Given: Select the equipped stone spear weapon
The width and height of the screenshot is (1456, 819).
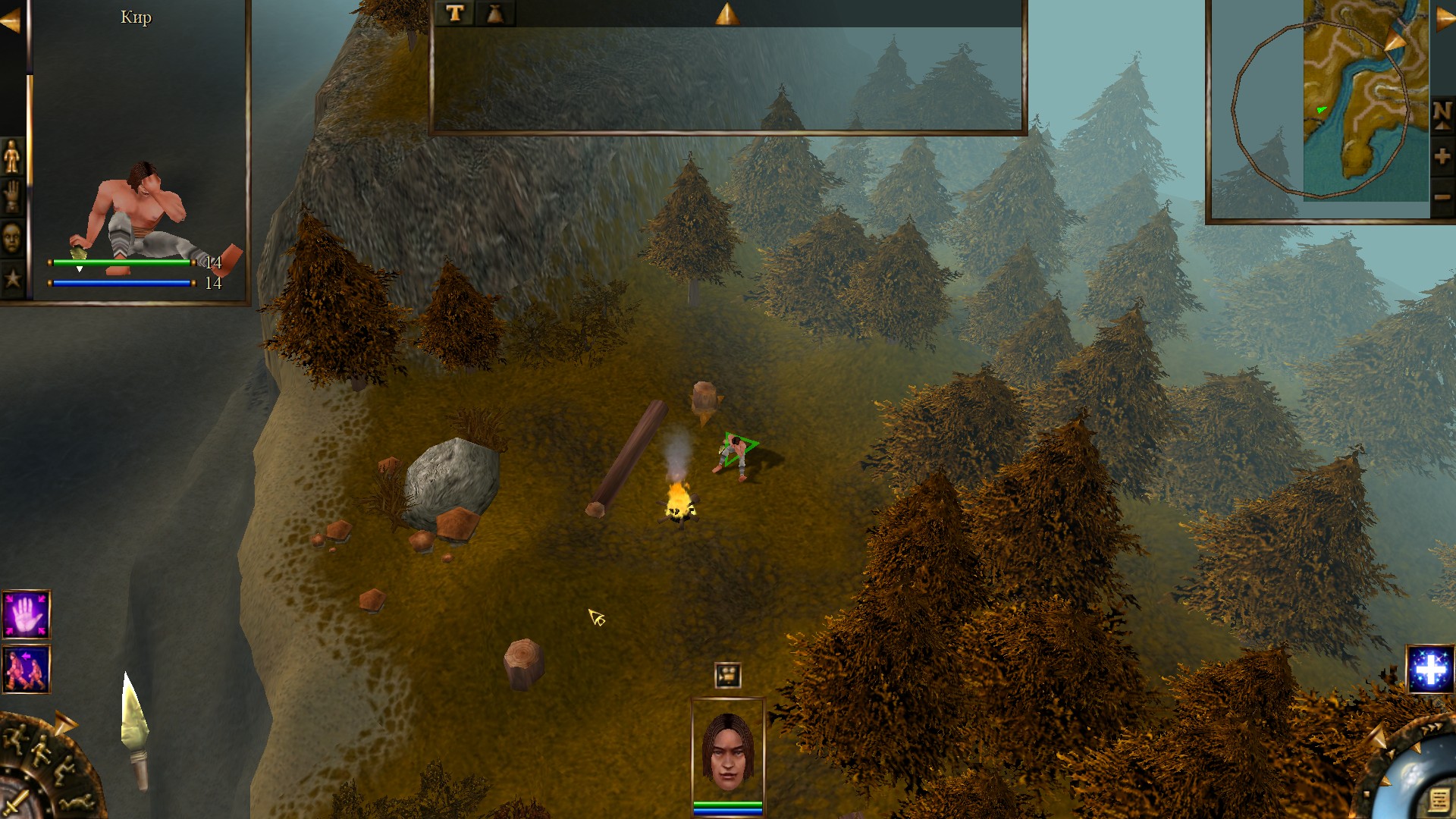Looking at the screenshot, I should tap(135, 730).
